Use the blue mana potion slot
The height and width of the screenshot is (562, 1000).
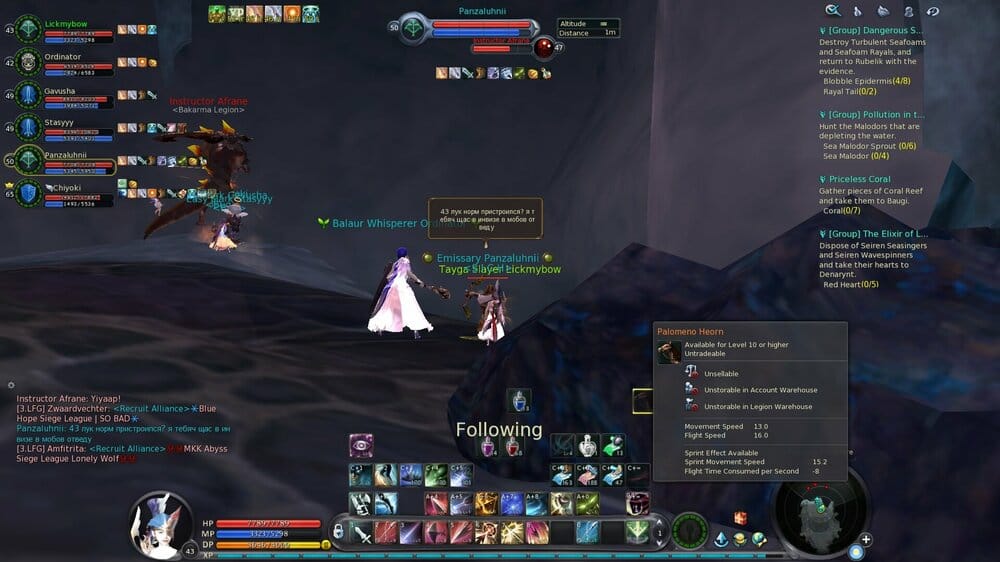(518, 401)
